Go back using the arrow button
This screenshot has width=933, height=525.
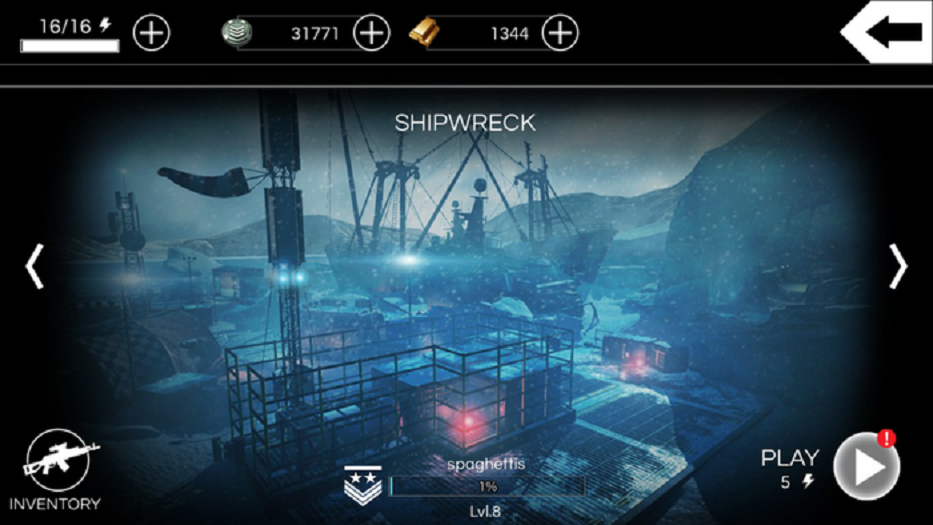pos(888,31)
